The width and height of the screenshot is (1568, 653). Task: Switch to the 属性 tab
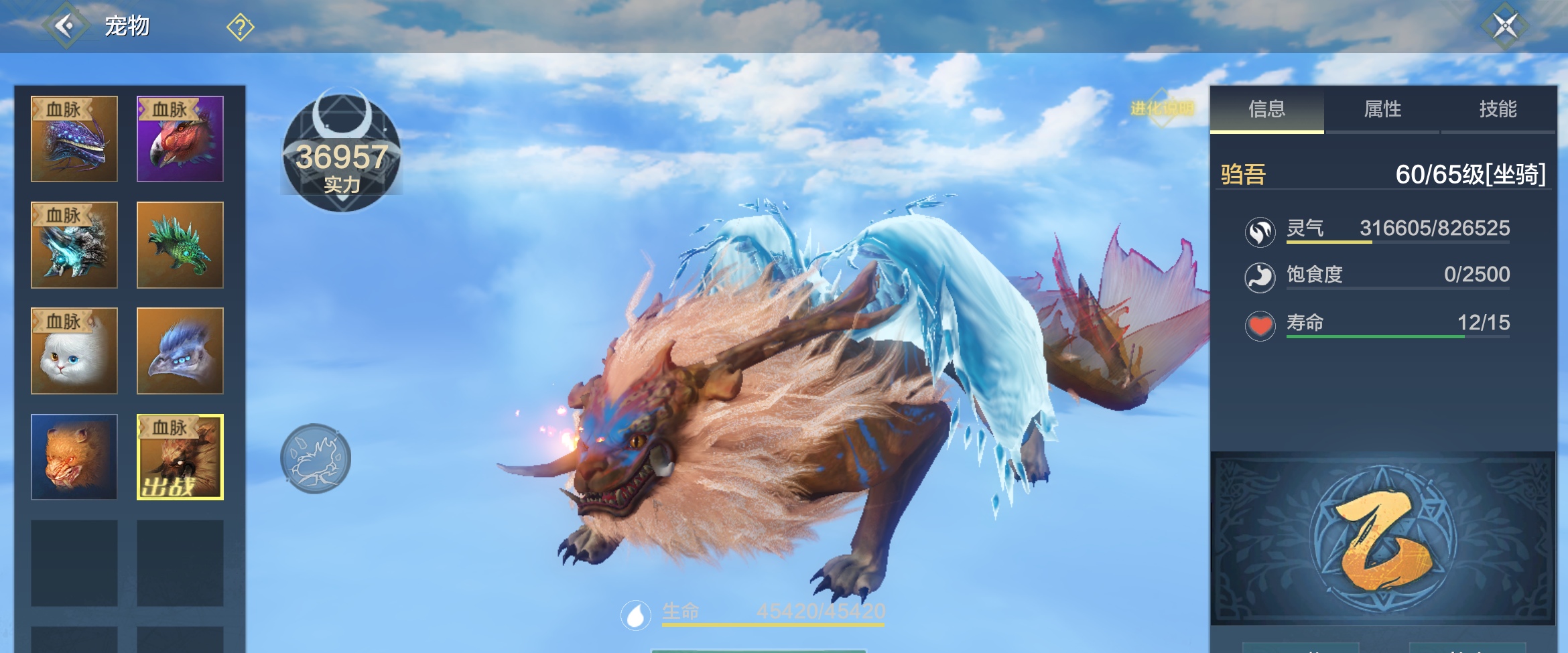pos(1382,109)
